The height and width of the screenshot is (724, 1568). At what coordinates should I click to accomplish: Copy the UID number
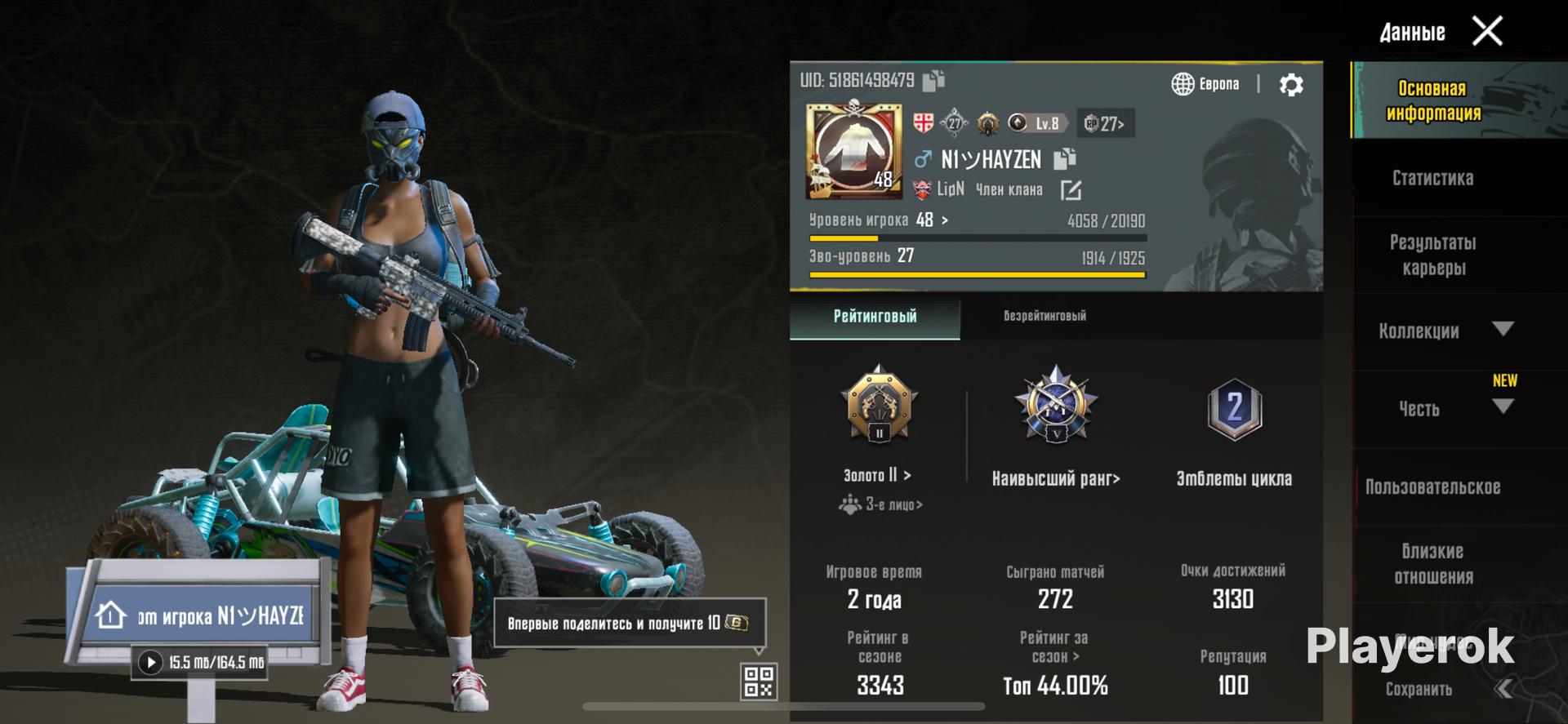933,80
